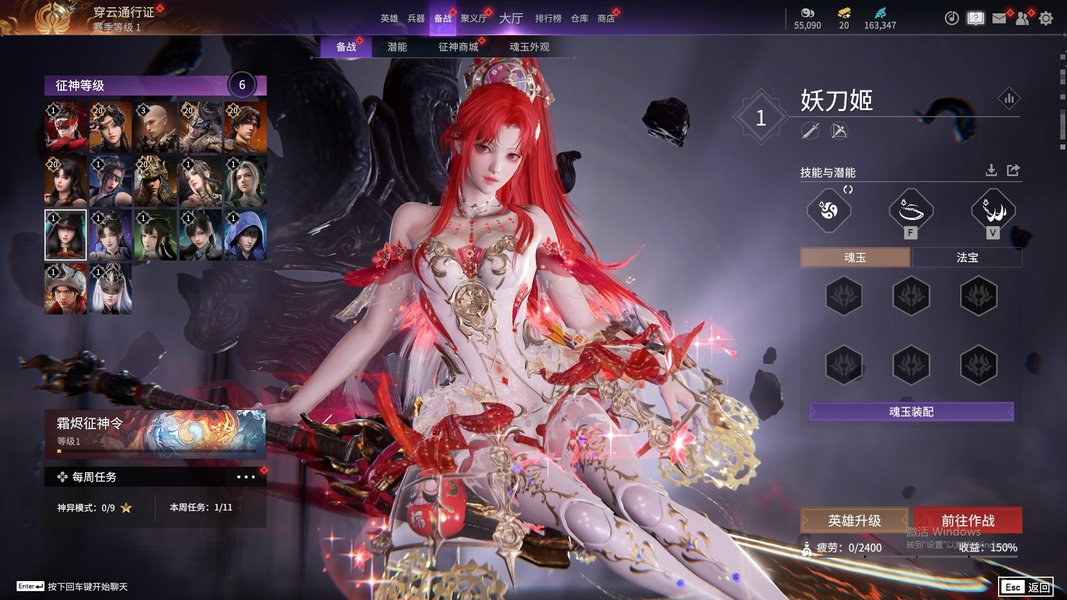Click the Esc 返回 back button
Screen dimensions: 1067x600
click(1025, 587)
